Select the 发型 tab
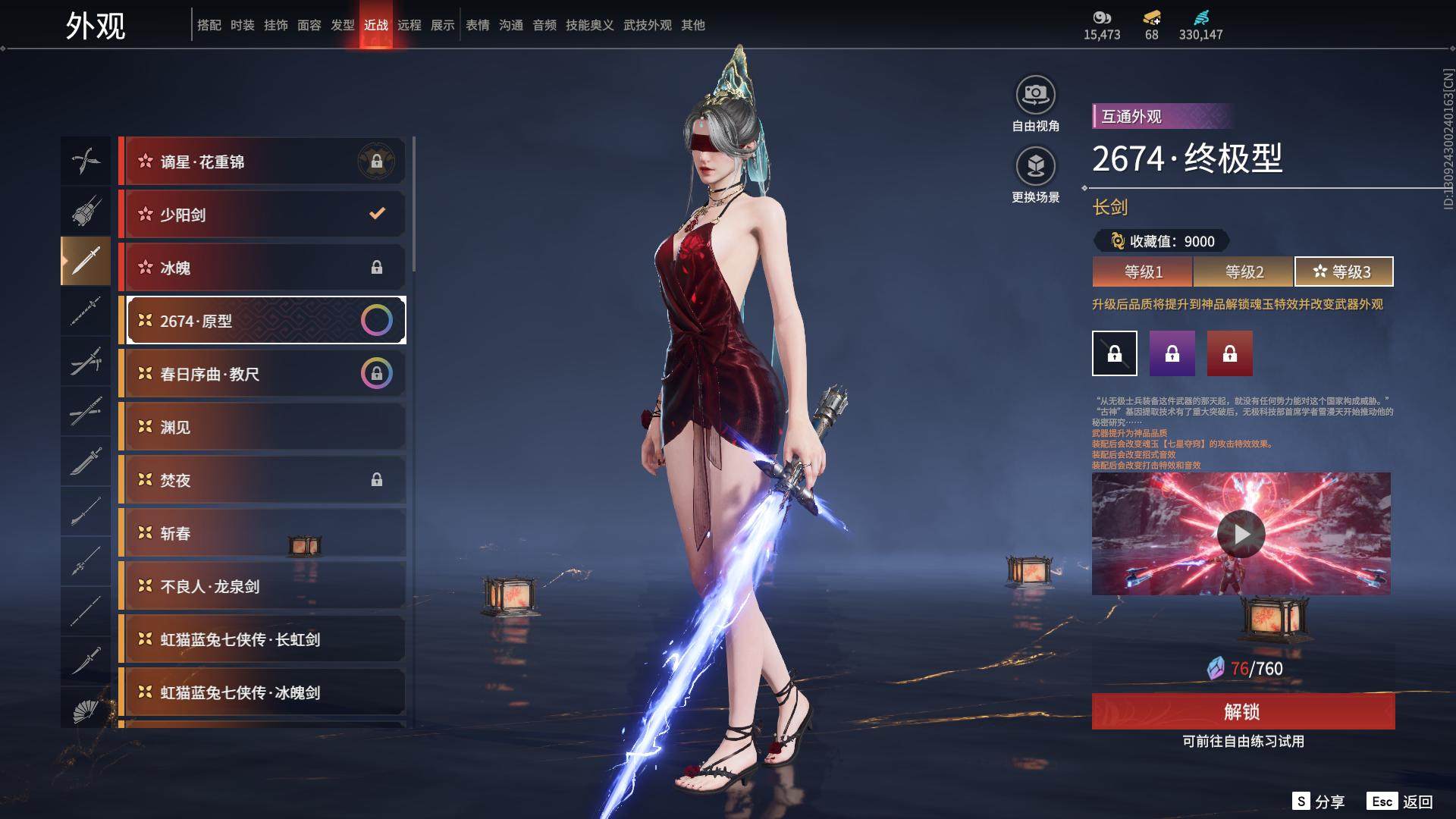Image resolution: width=1456 pixels, height=819 pixels. tap(343, 25)
